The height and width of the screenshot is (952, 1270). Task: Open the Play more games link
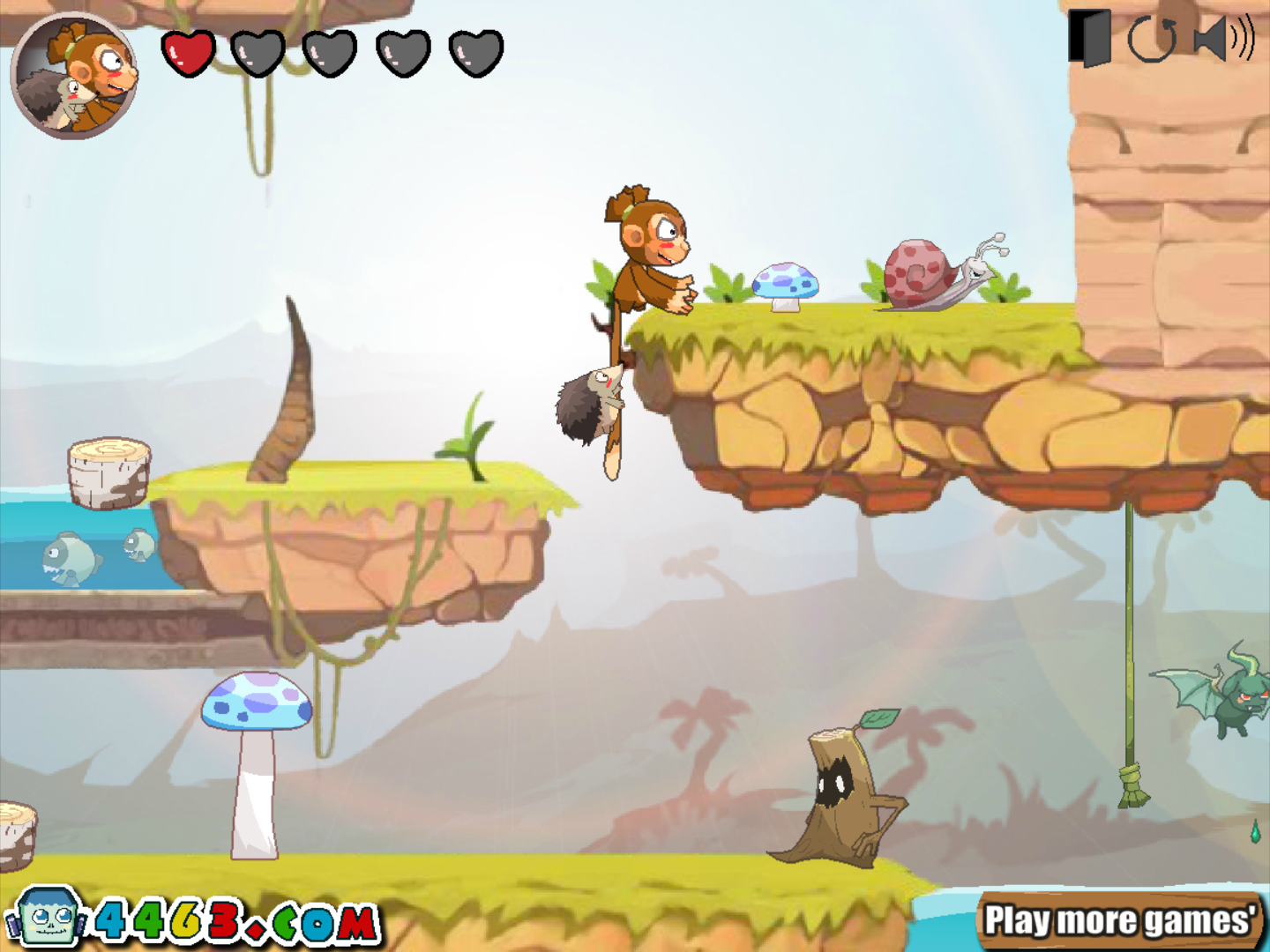point(1120,921)
